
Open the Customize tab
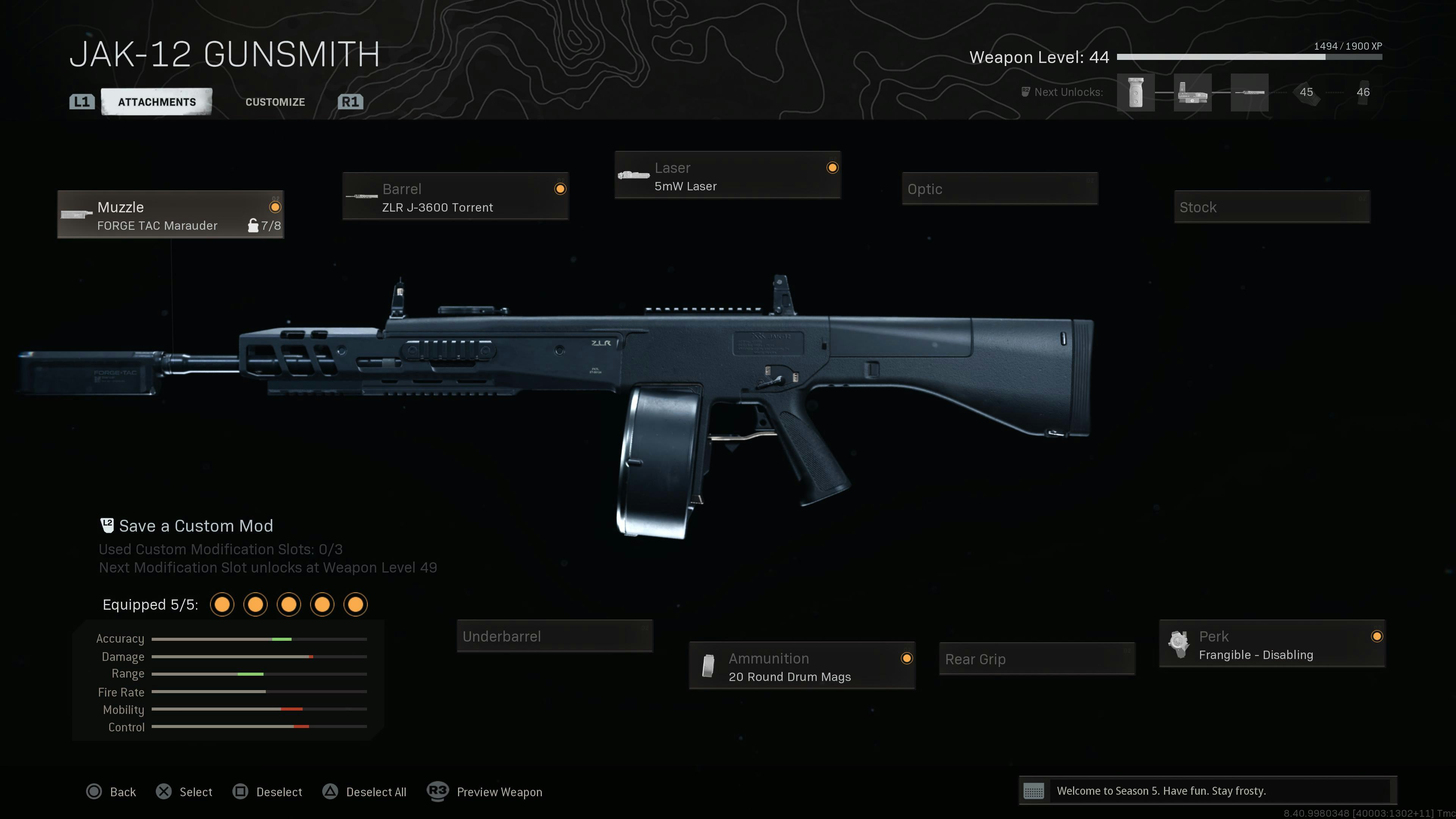coord(275,102)
